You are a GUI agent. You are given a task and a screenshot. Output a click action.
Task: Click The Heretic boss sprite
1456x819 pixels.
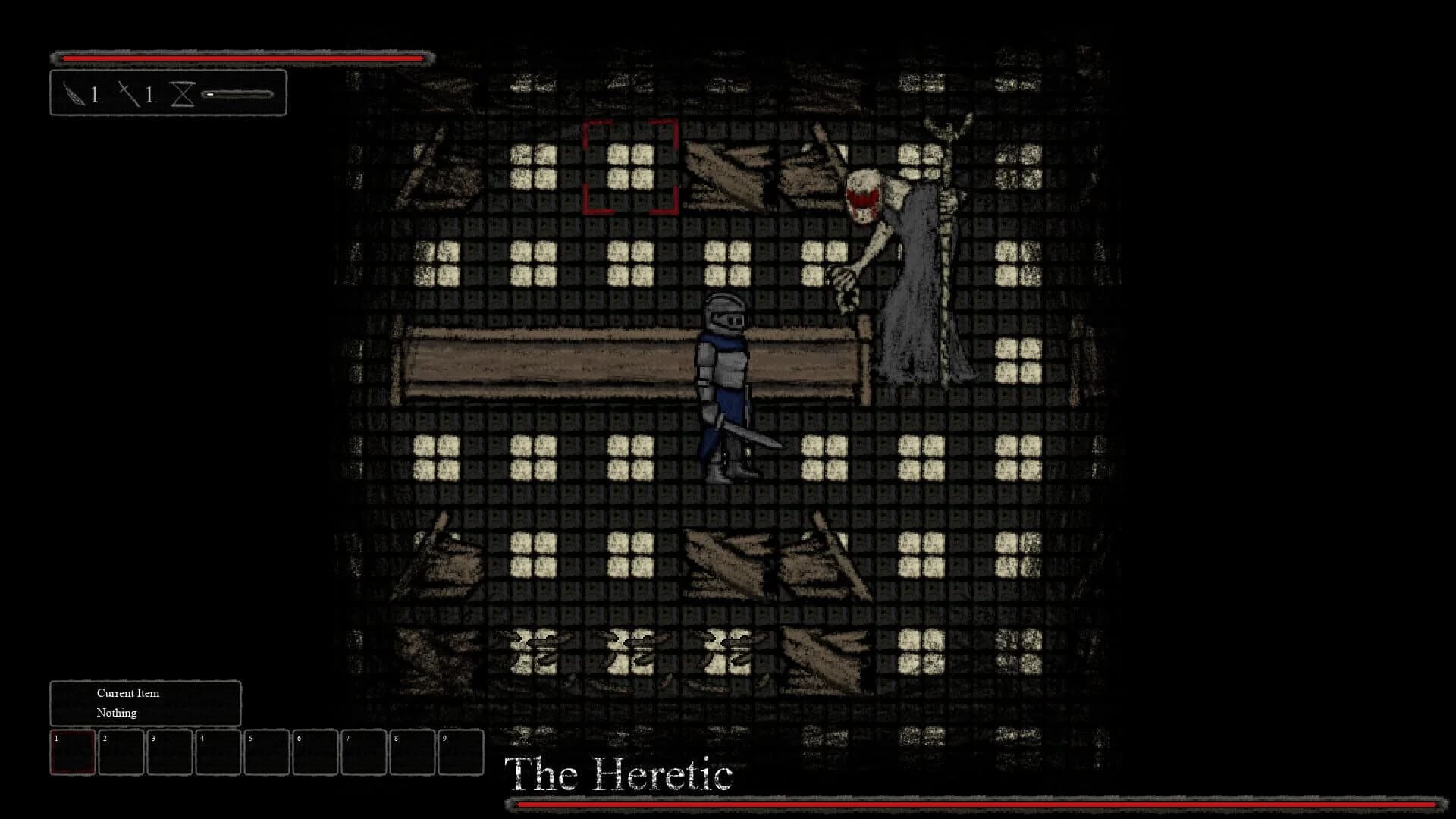pyautogui.click(x=902, y=250)
